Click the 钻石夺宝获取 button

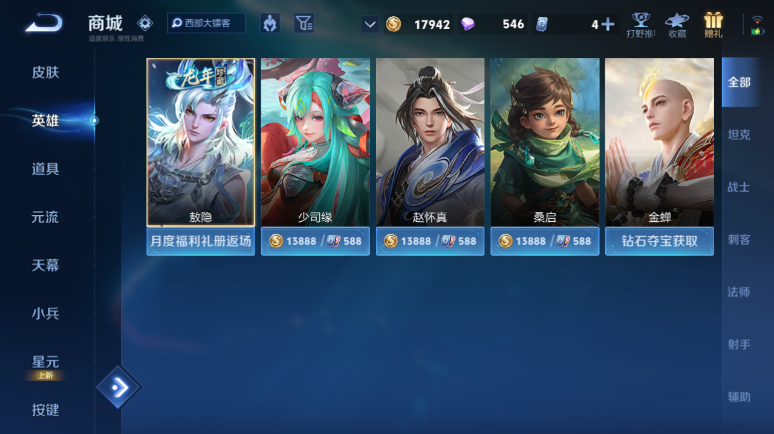tap(659, 241)
